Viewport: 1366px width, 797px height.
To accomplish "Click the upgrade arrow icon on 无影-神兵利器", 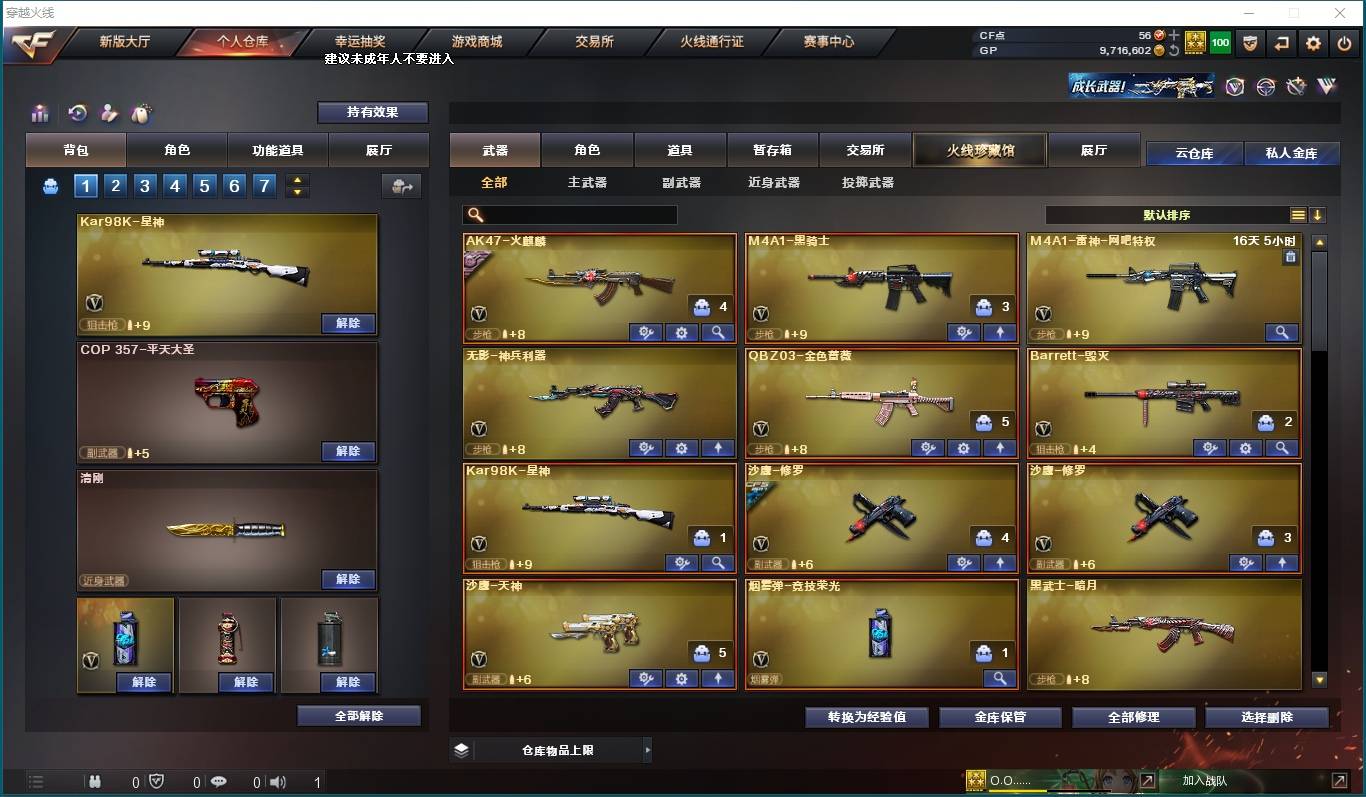I will pos(717,447).
